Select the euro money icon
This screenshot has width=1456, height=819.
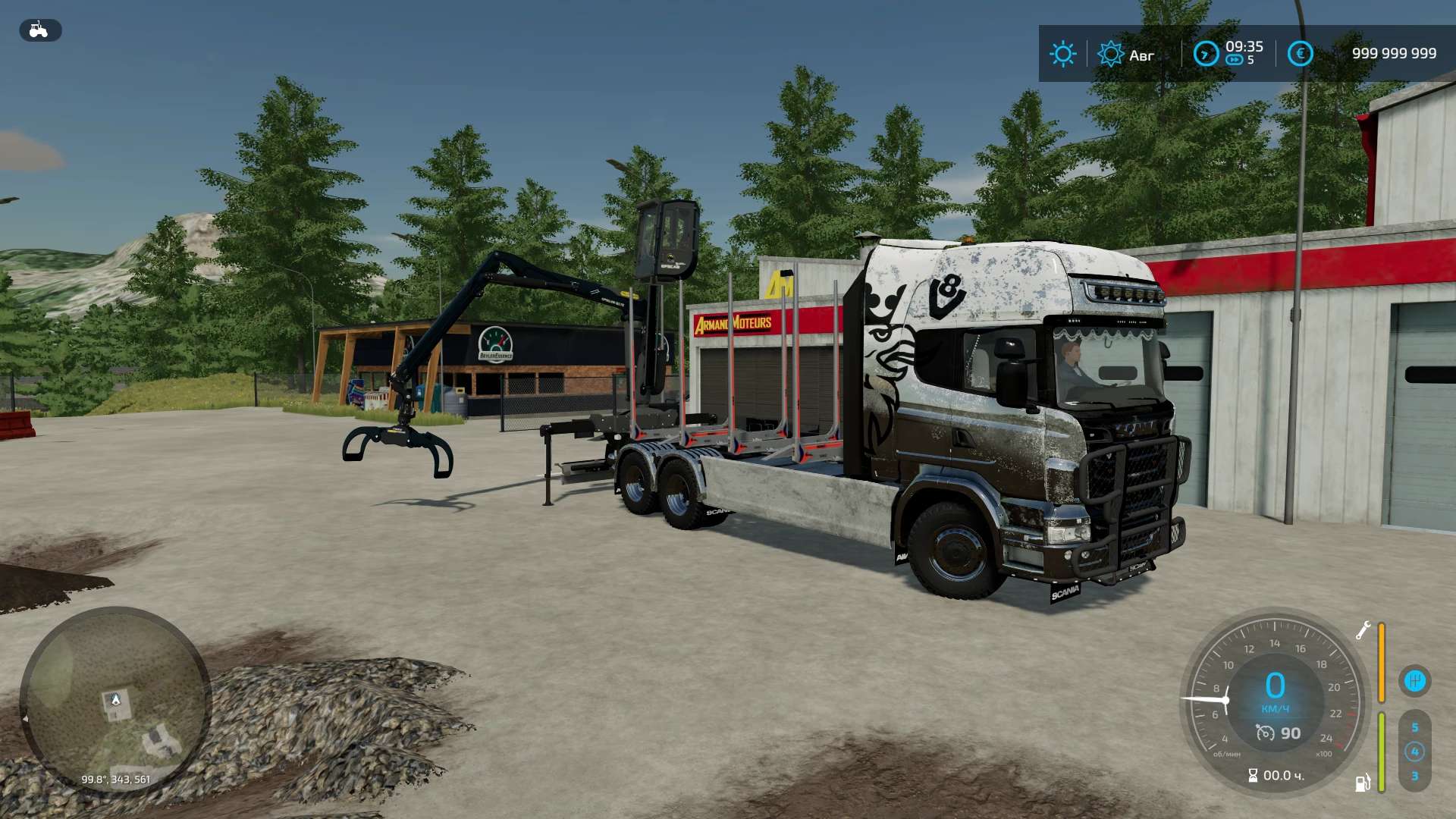click(x=1300, y=54)
